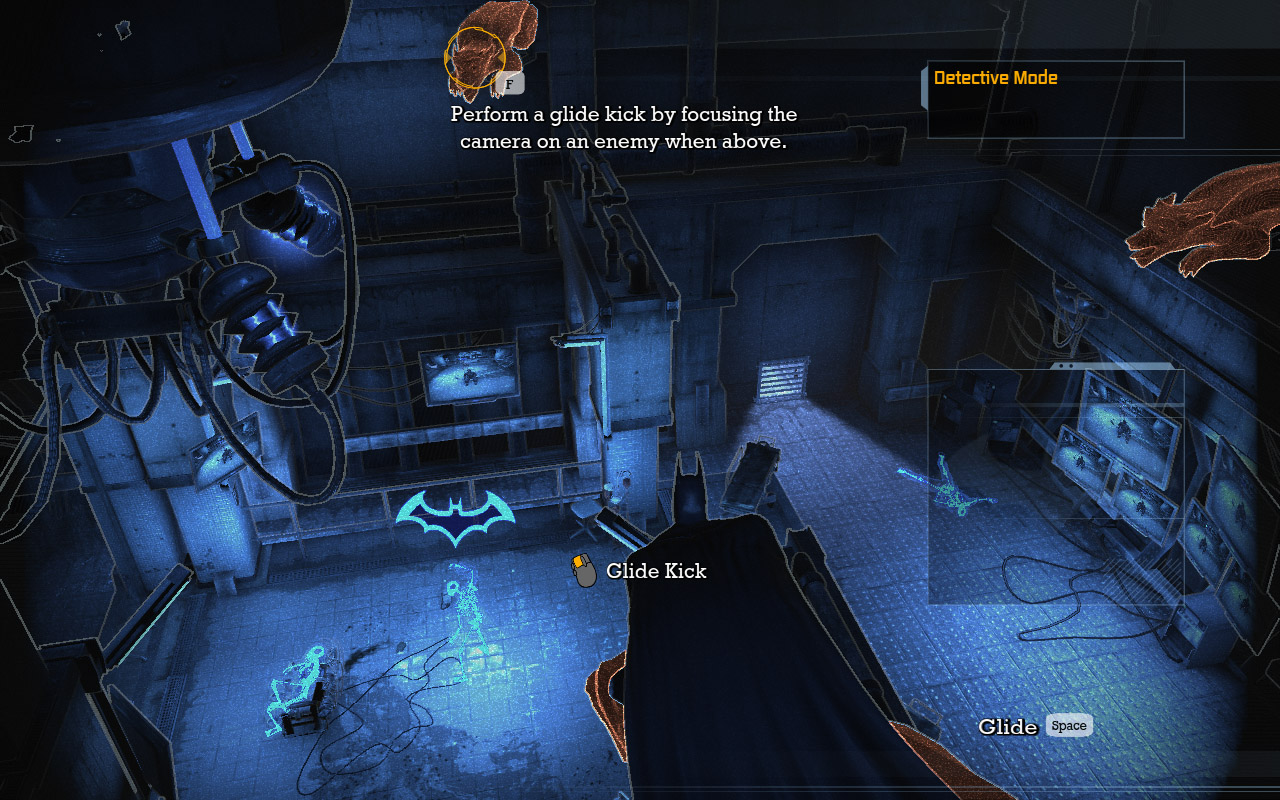Click the glowing skeleton on the monitor wall
The width and height of the screenshot is (1280, 800).
(x=950, y=495)
